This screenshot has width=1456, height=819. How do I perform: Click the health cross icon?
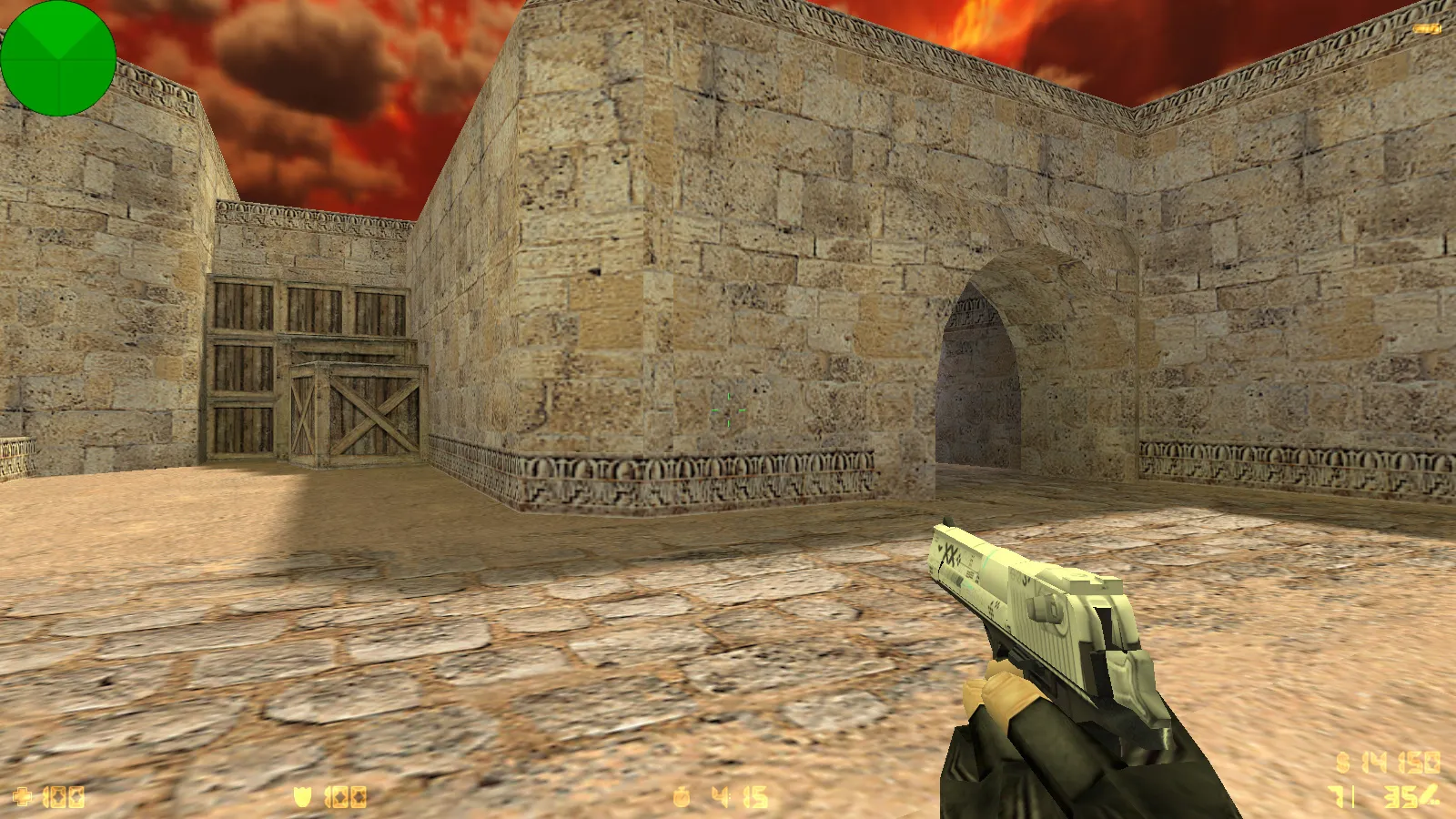(23, 794)
